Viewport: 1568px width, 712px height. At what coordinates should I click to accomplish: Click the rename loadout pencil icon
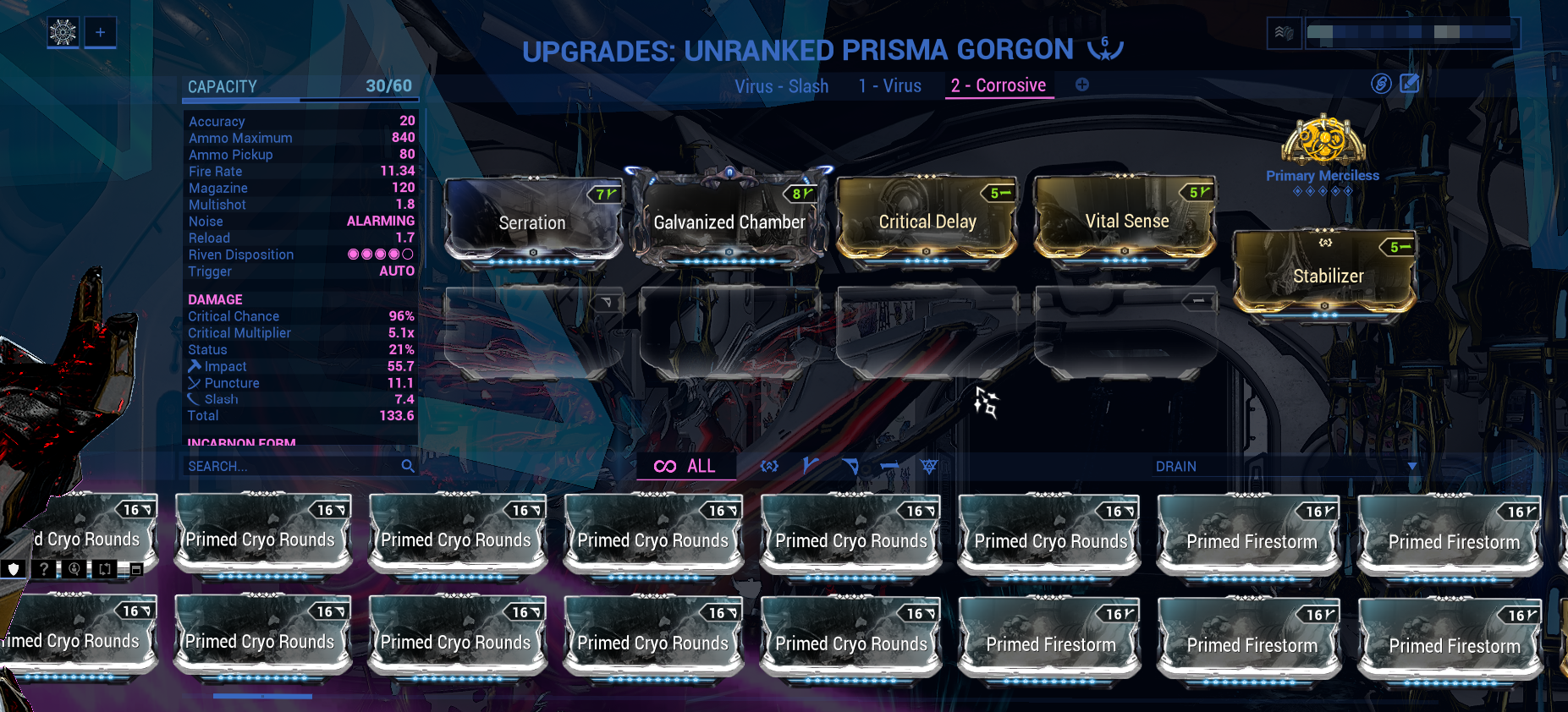(x=1409, y=85)
